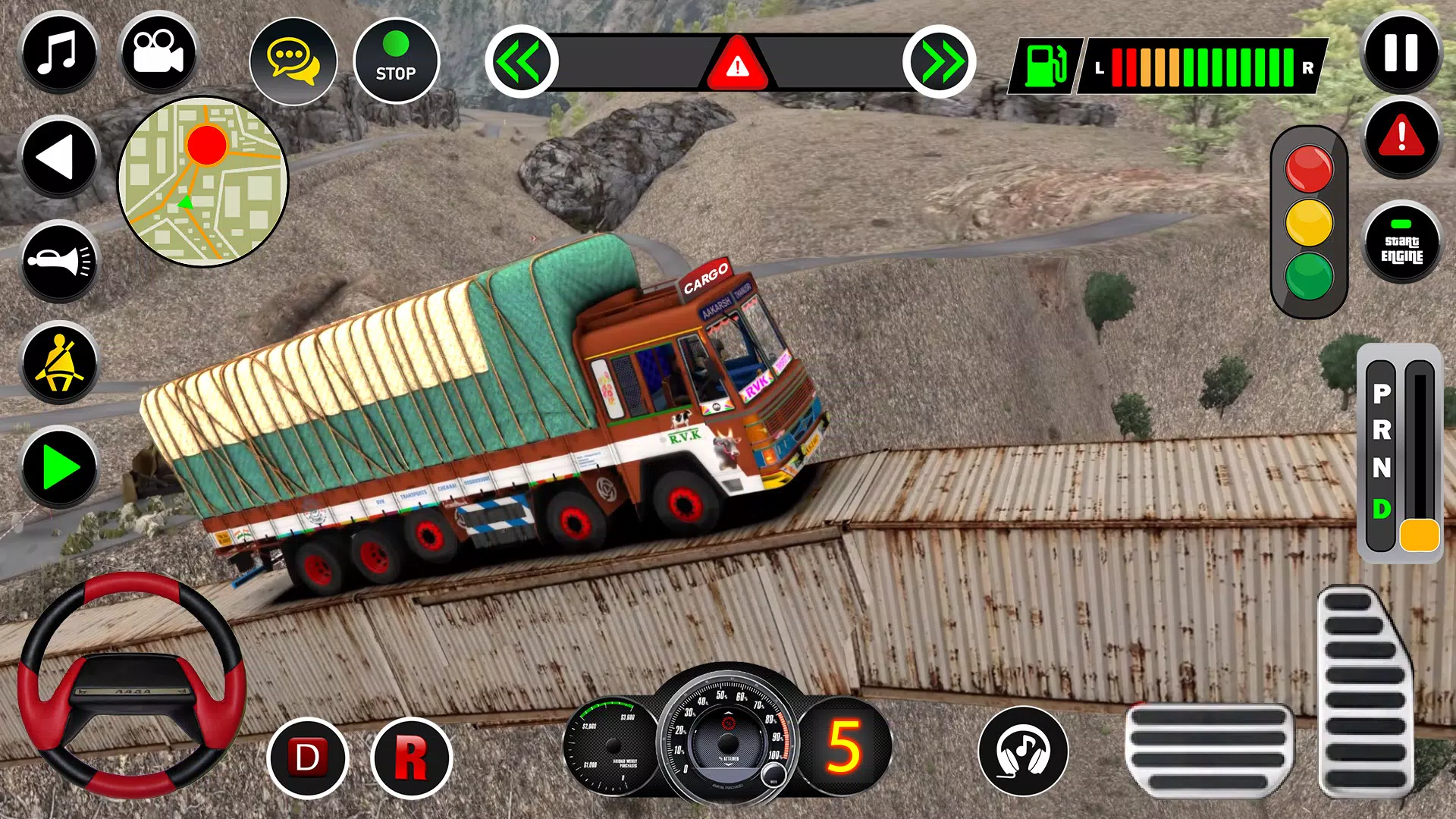
Task: Toggle the headphones music button
Action: [x=1023, y=752]
